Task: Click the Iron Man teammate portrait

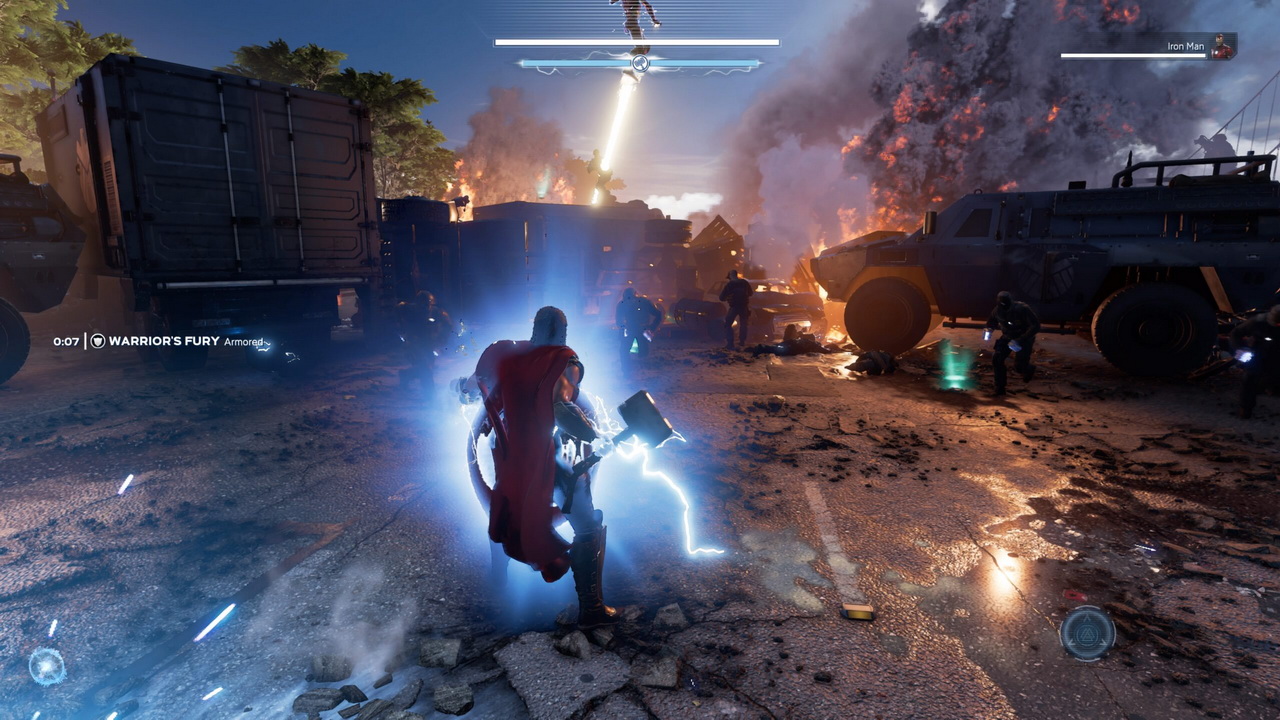Action: click(1223, 46)
